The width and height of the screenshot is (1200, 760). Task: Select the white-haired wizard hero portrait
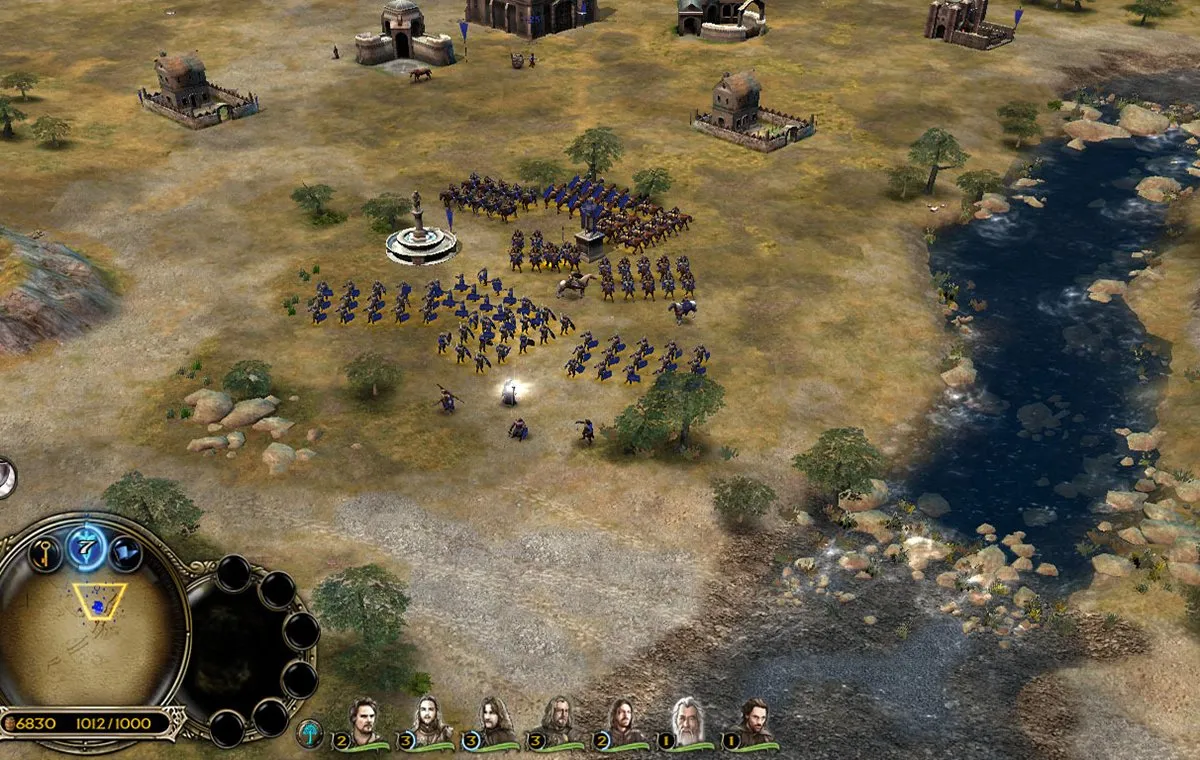[687, 722]
